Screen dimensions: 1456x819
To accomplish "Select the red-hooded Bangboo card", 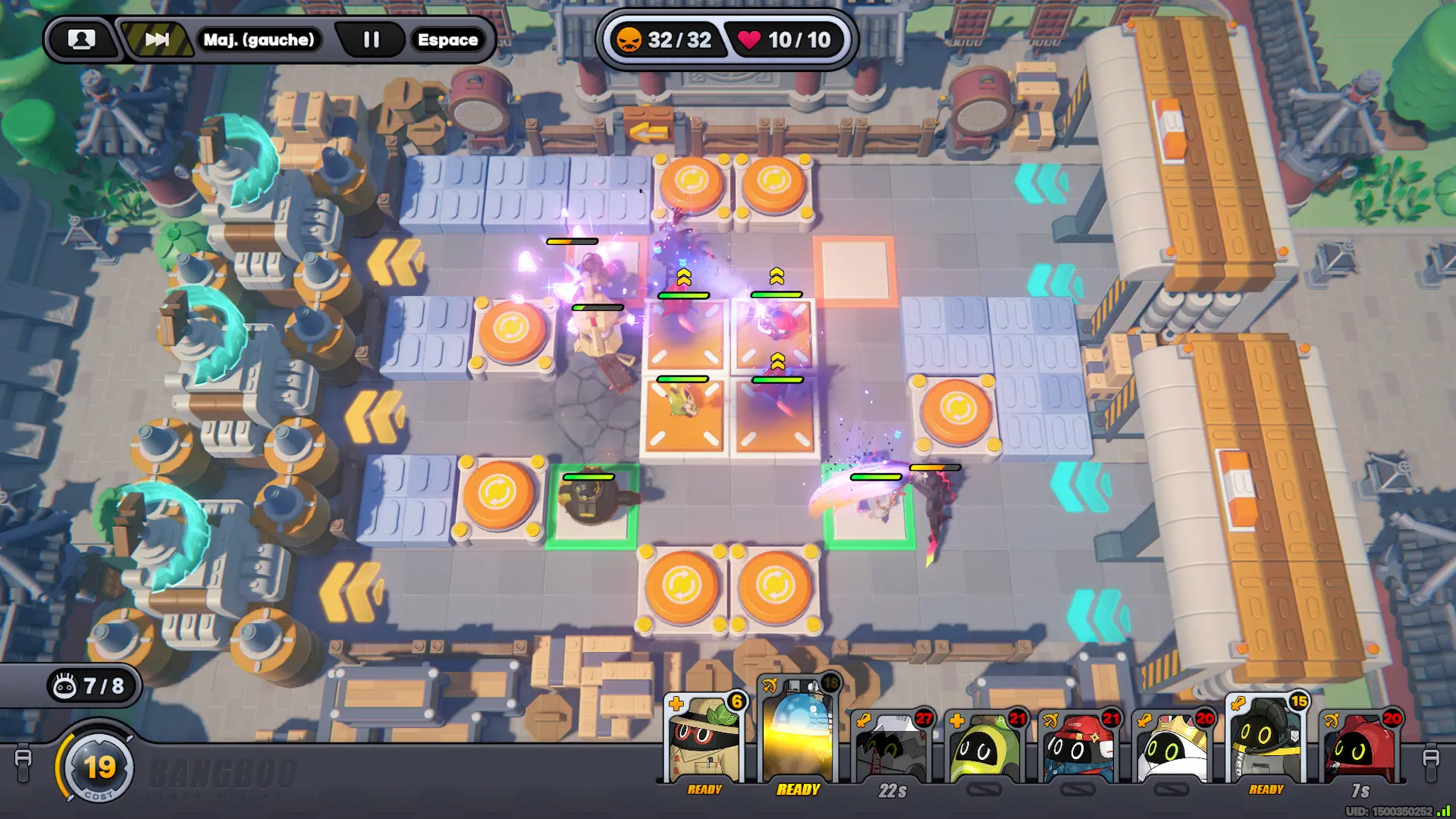I will [x=1360, y=749].
